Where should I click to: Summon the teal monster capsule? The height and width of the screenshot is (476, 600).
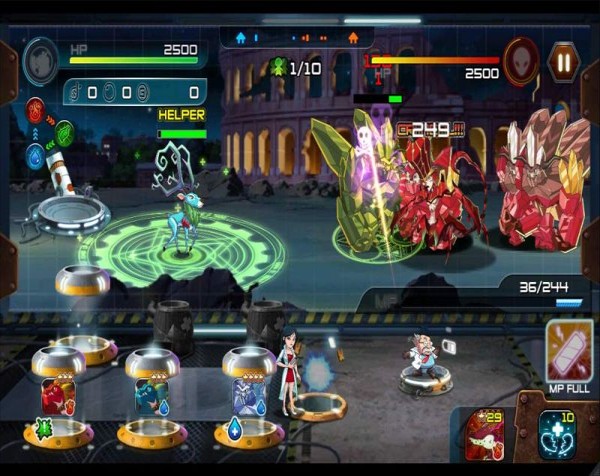[x=151, y=397]
